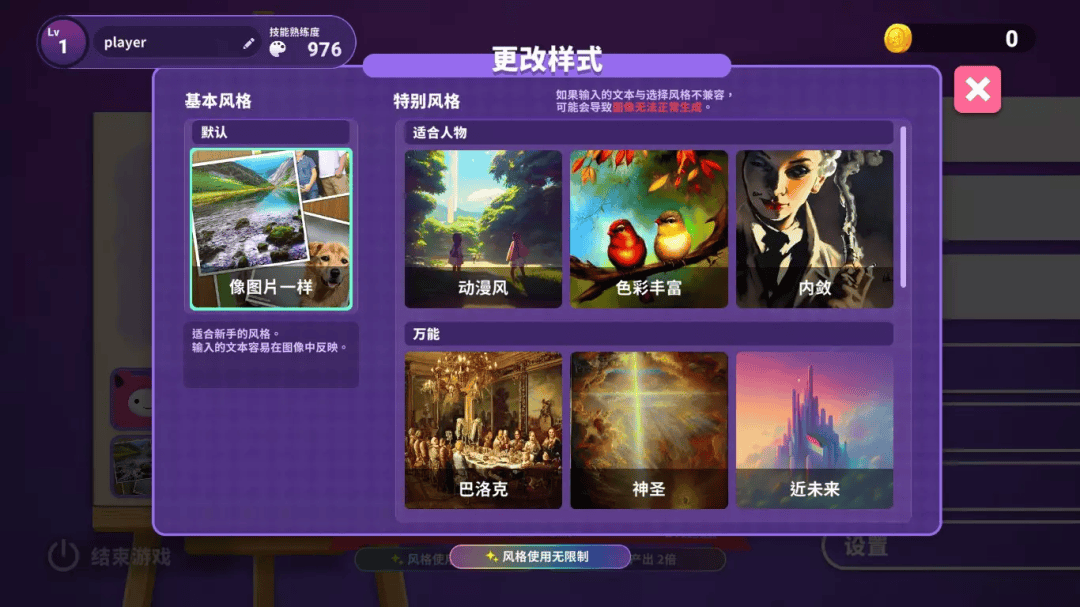The image size is (1080, 607).
Task: Pick the 色彩丰富 colorful birds style
Action: coord(649,229)
